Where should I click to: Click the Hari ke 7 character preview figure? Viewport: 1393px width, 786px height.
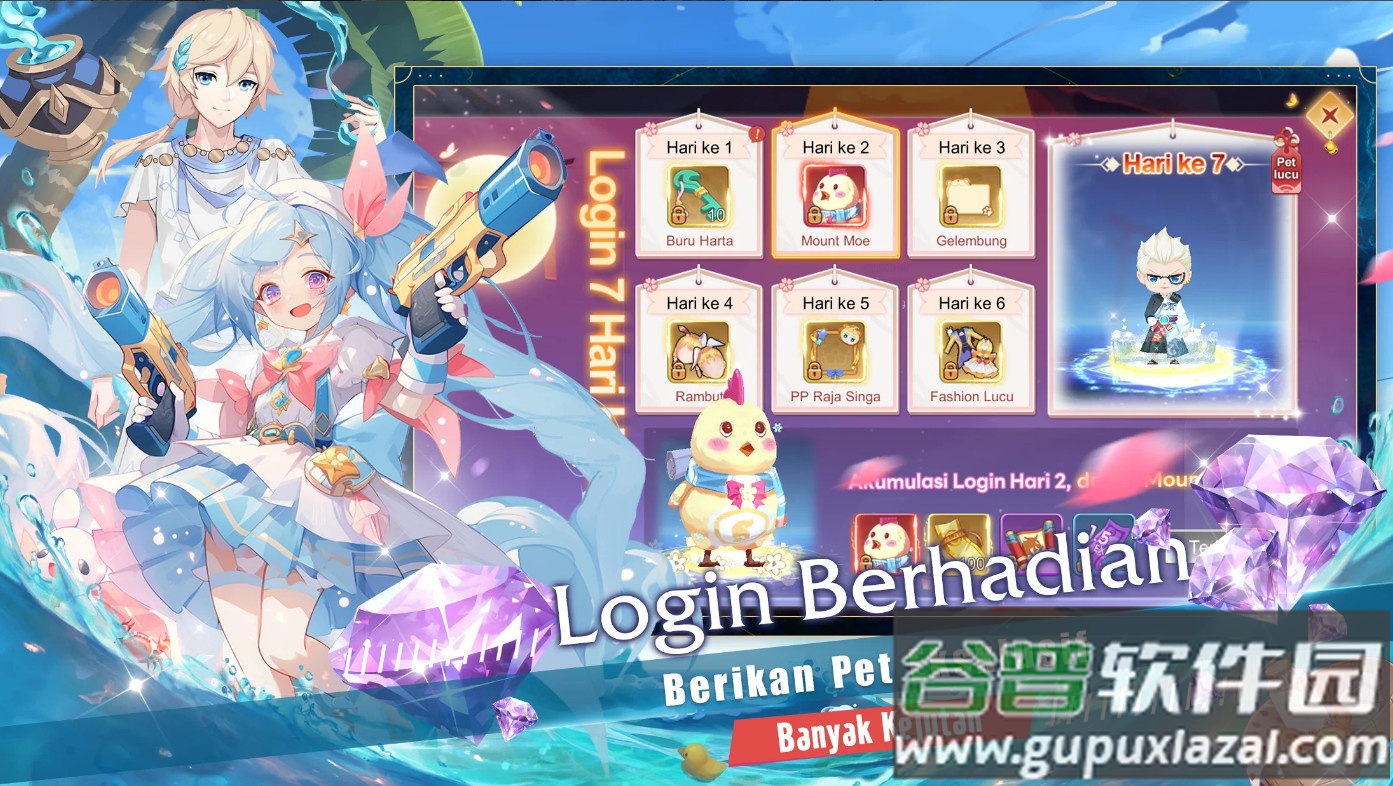(x=1165, y=300)
